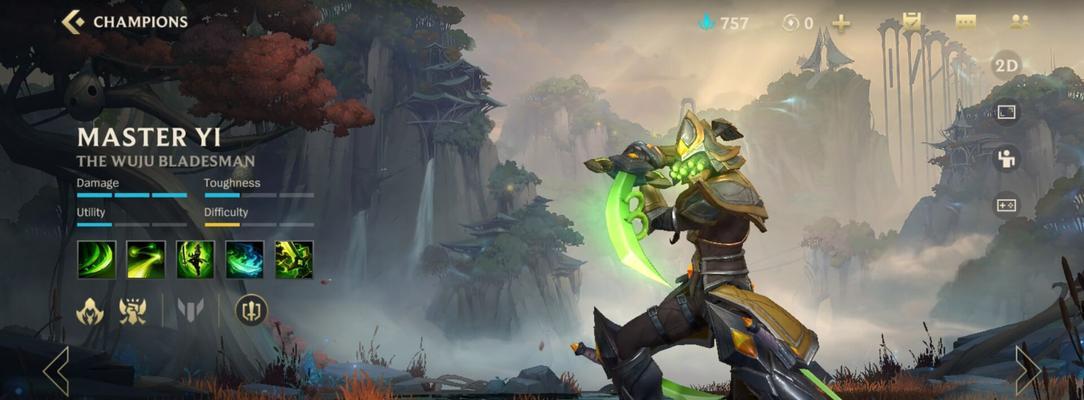Open the chat message icon
Image resolution: width=1084 pixels, height=400 pixels.
965,22
